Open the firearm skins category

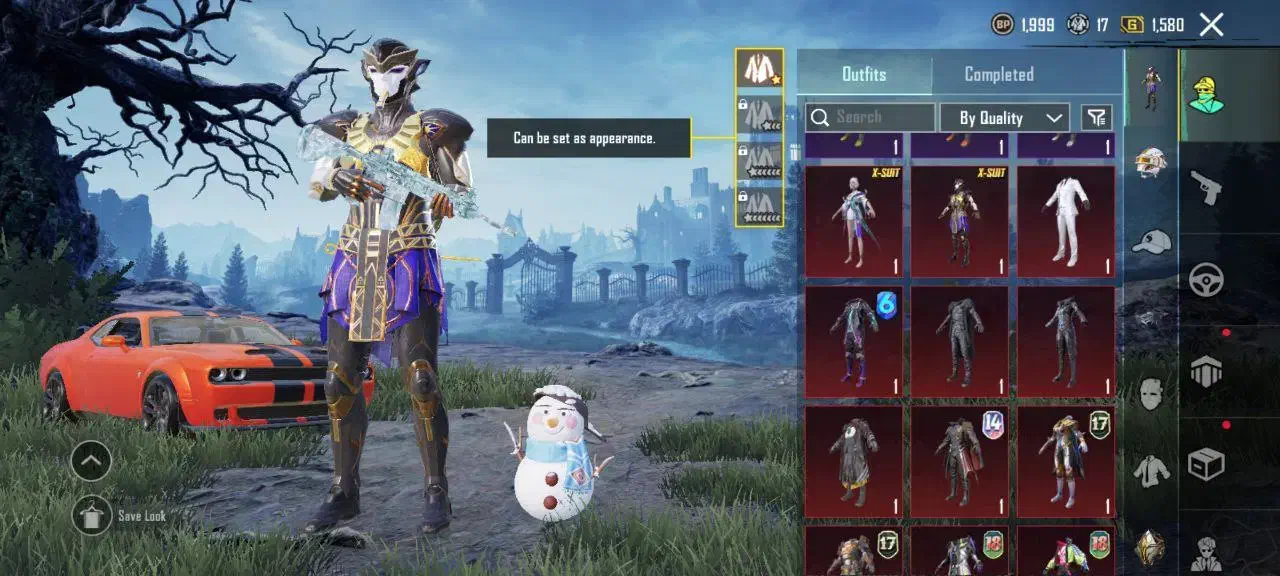[x=1206, y=187]
